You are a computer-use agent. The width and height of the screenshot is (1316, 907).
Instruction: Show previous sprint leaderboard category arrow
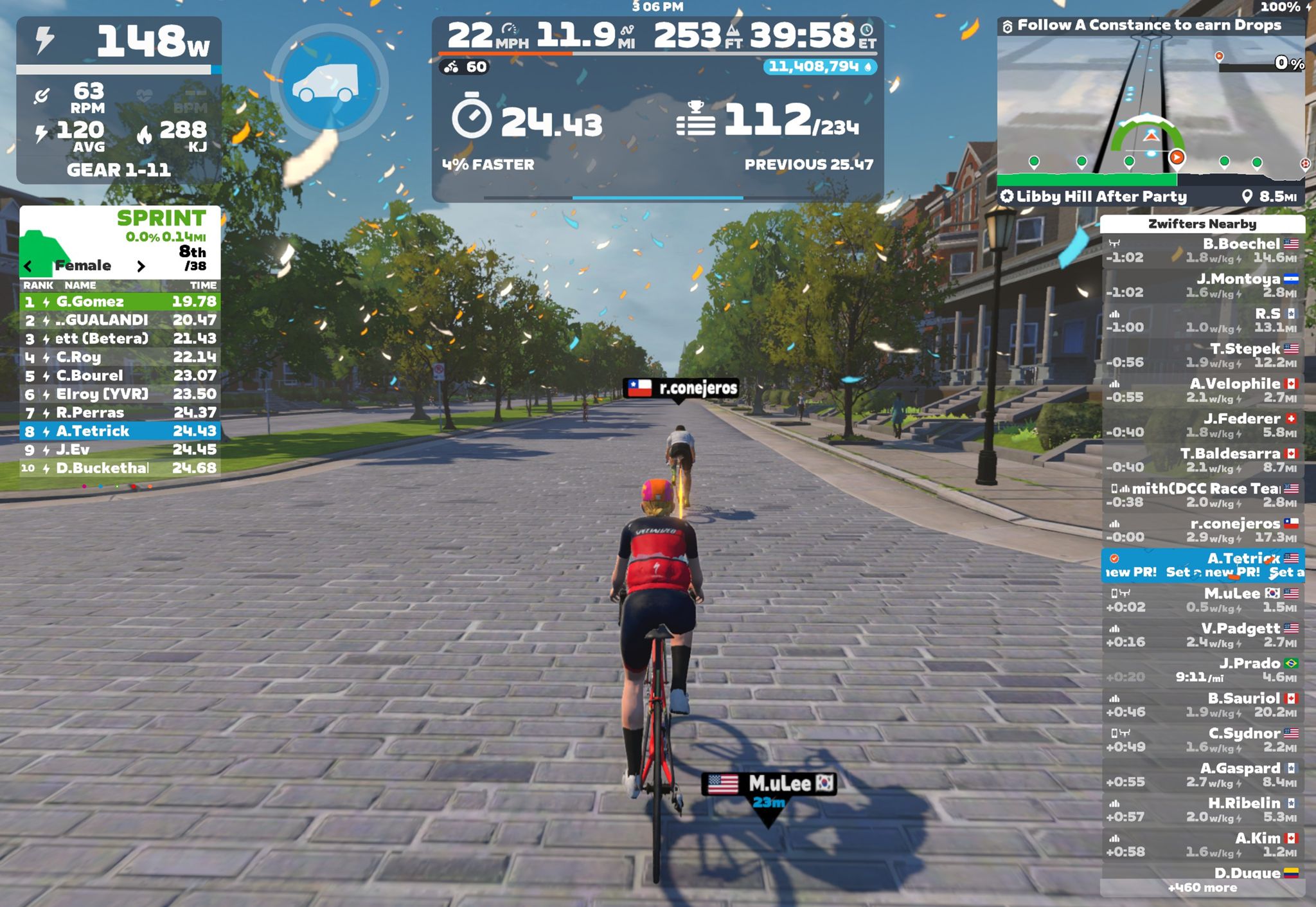(28, 266)
